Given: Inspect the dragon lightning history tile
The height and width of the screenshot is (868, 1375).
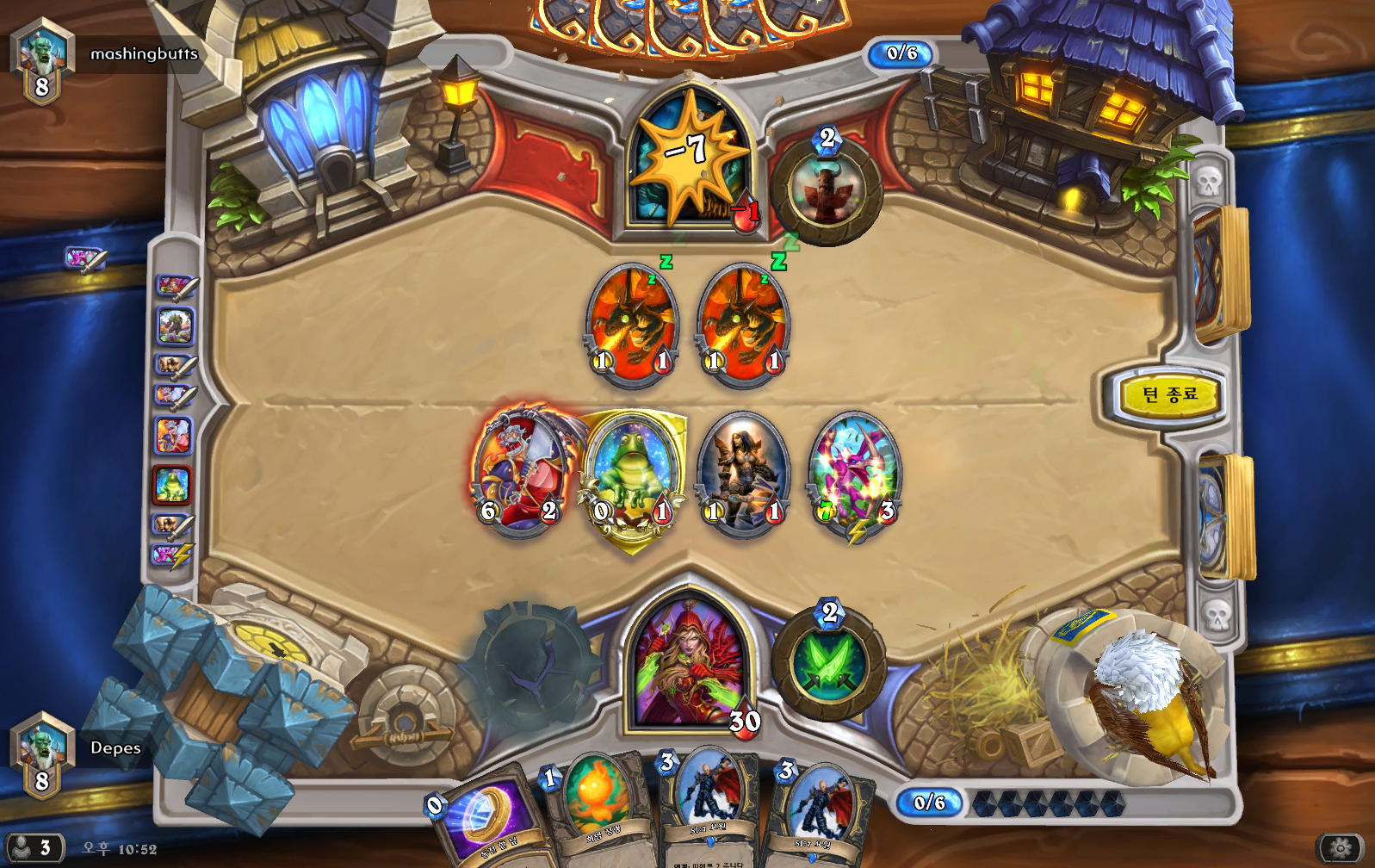Looking at the screenshot, I should 172,555.
